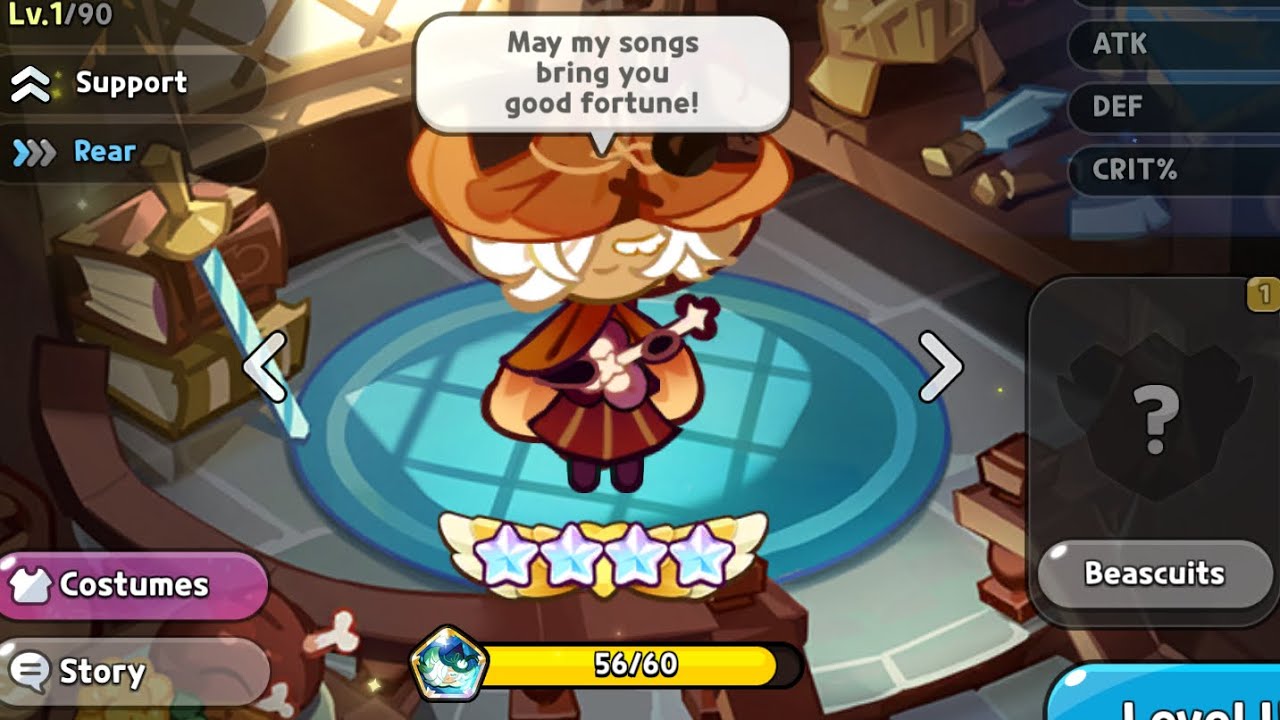Show the previous cookie with left arrow
Image resolution: width=1280 pixels, height=720 pixels.
pyautogui.click(x=265, y=366)
